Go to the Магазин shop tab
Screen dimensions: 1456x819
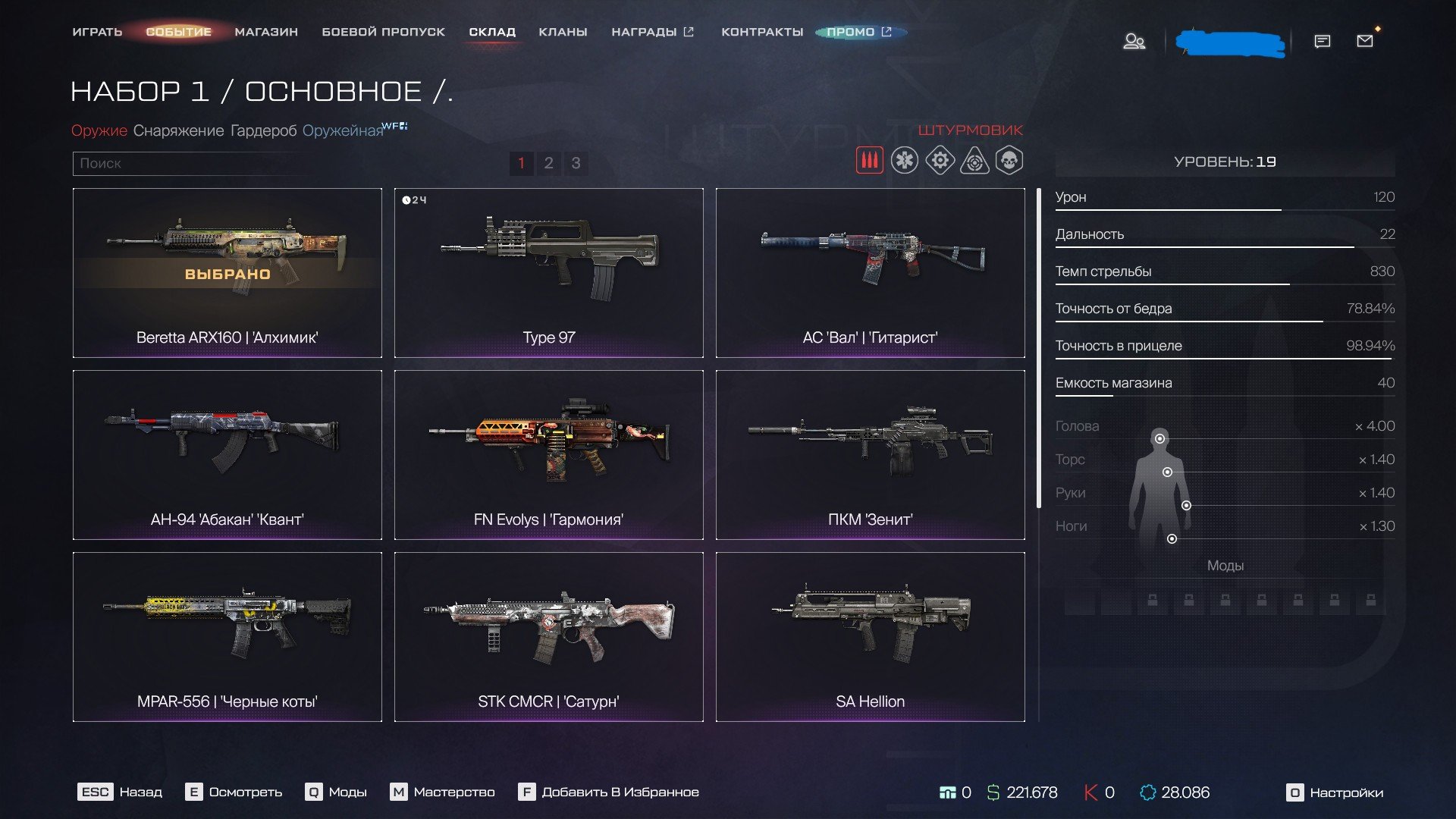click(266, 32)
